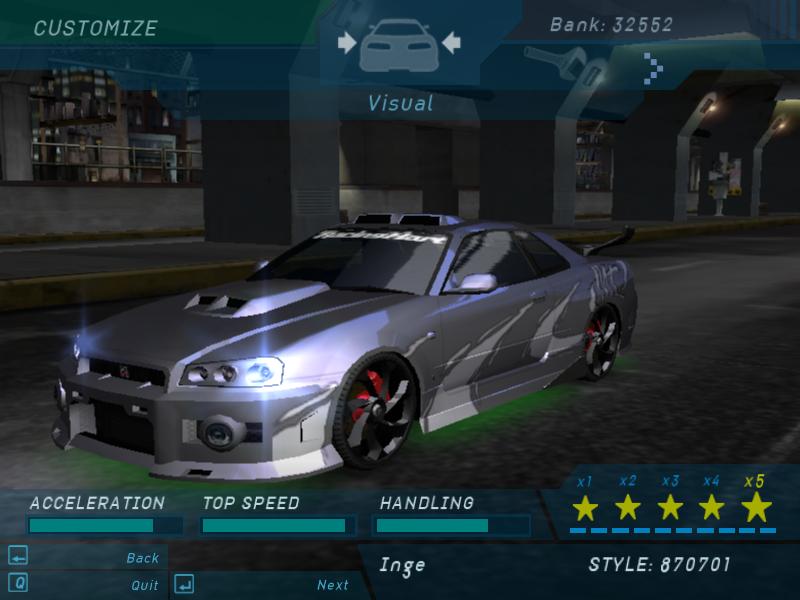Click the right chevron arrow beside the wrench

coord(653,68)
